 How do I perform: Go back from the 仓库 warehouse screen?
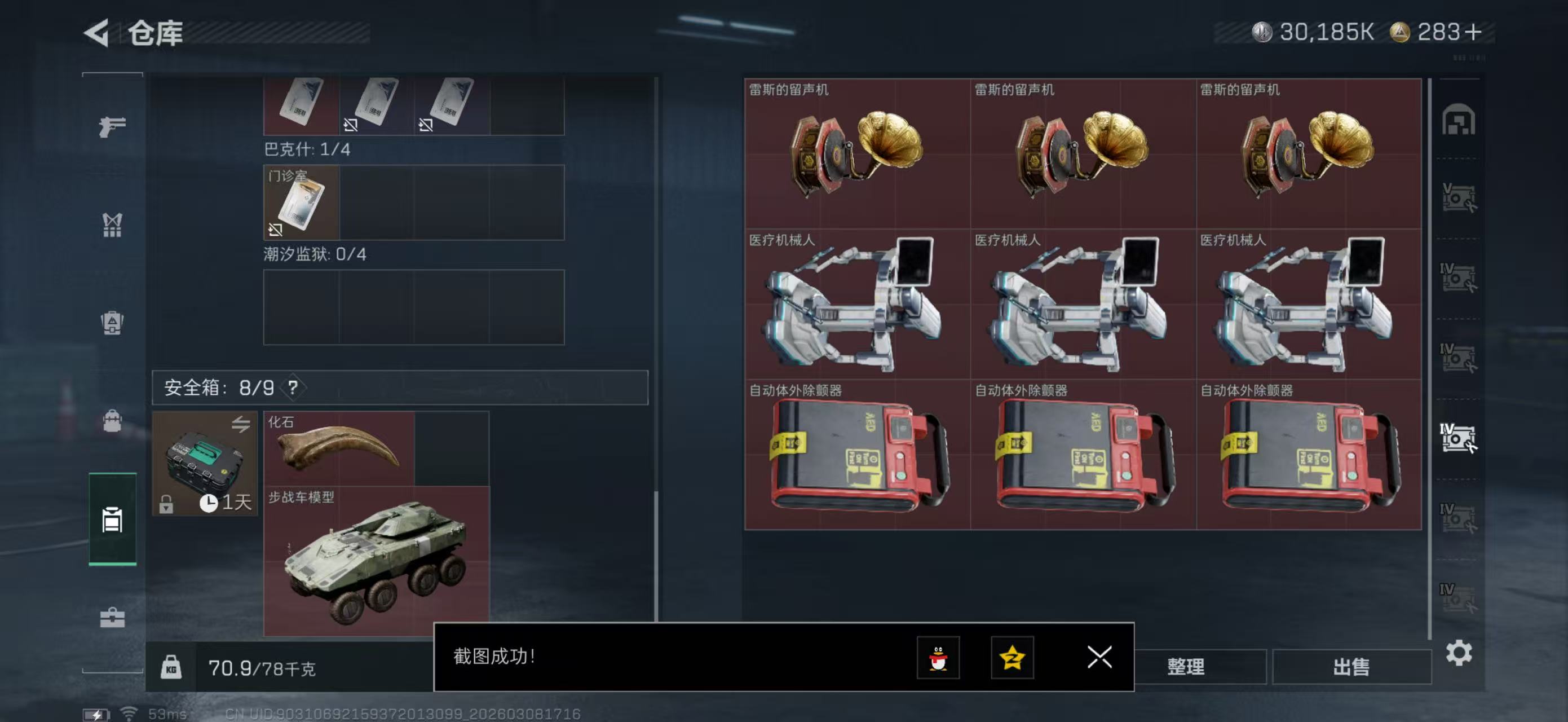tap(98, 33)
